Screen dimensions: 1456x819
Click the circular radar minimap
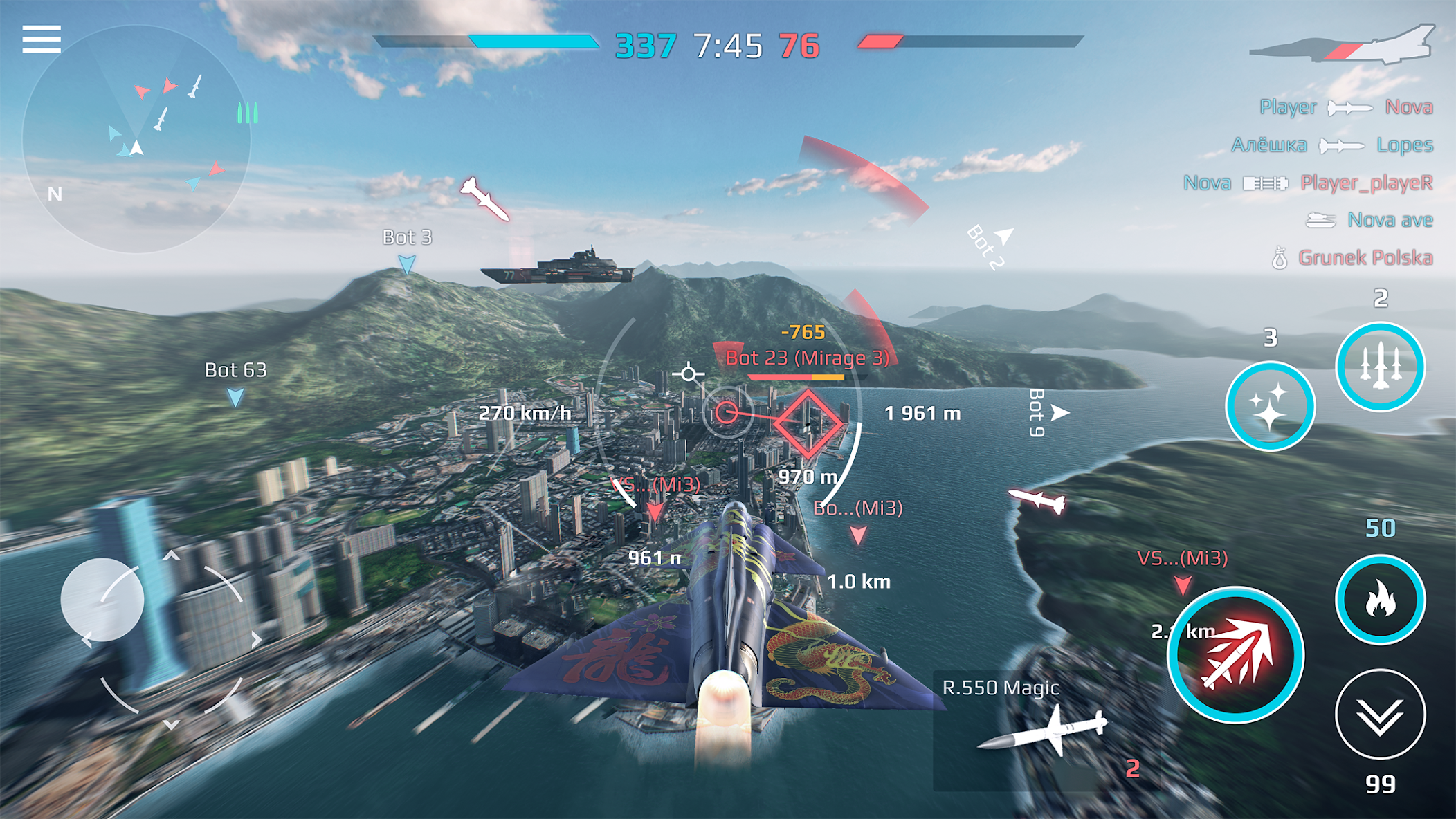(136, 139)
